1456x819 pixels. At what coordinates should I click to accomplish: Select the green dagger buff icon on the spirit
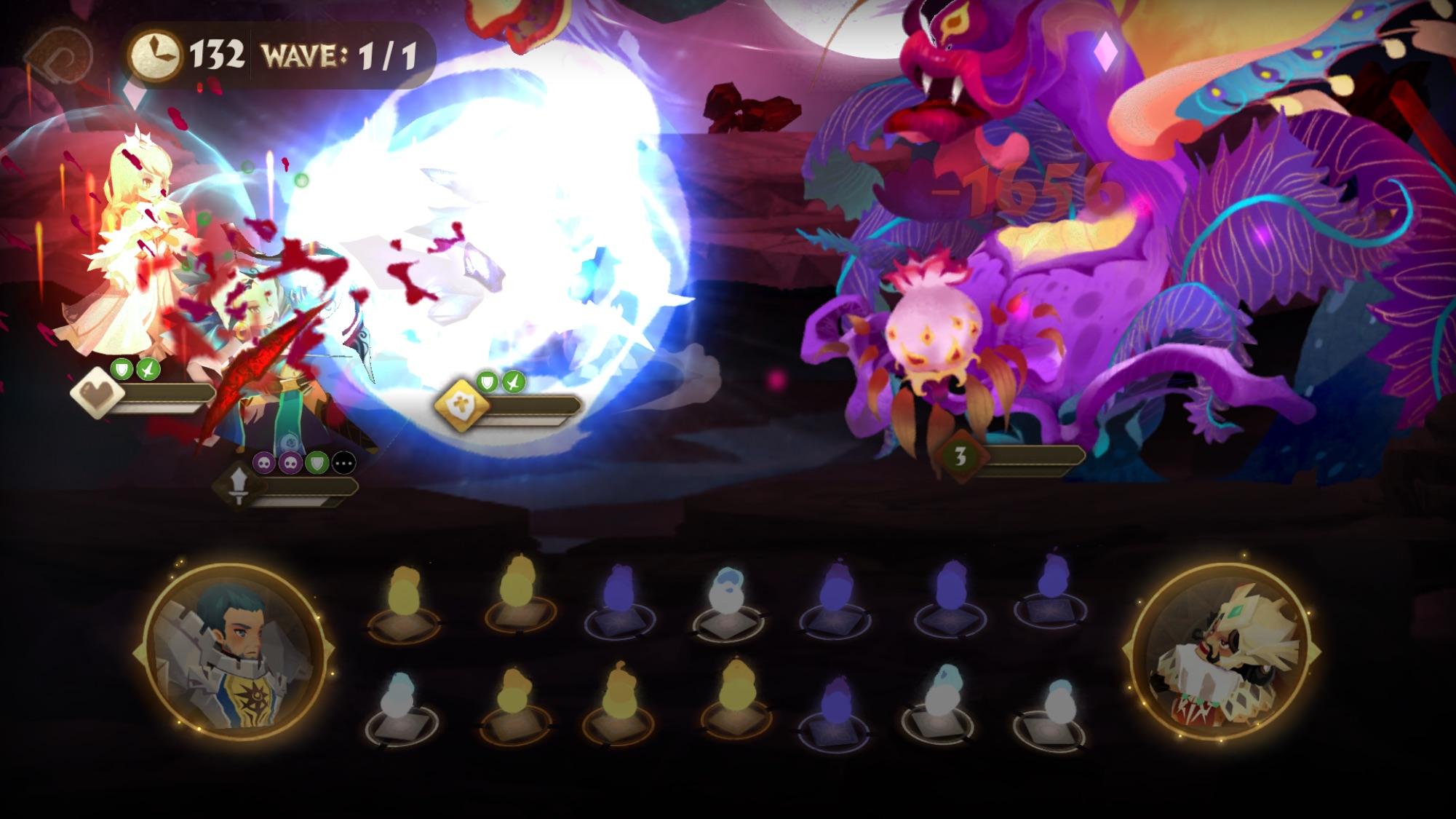click(514, 382)
